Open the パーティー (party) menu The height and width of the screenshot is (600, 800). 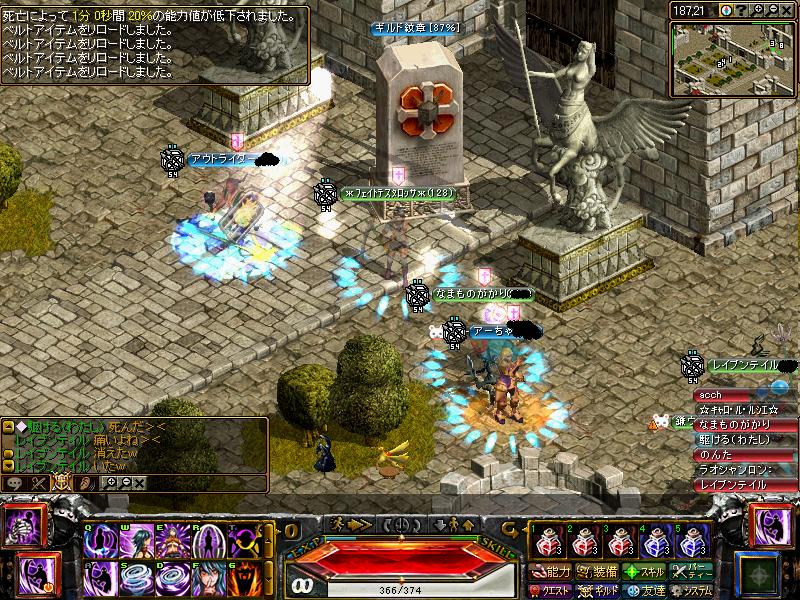692,572
